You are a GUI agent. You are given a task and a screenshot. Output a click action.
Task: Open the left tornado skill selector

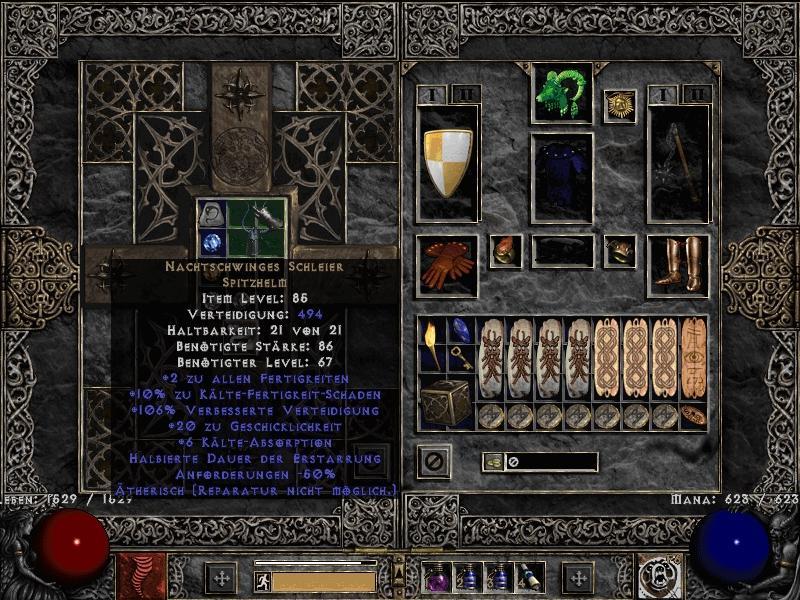(x=140, y=577)
